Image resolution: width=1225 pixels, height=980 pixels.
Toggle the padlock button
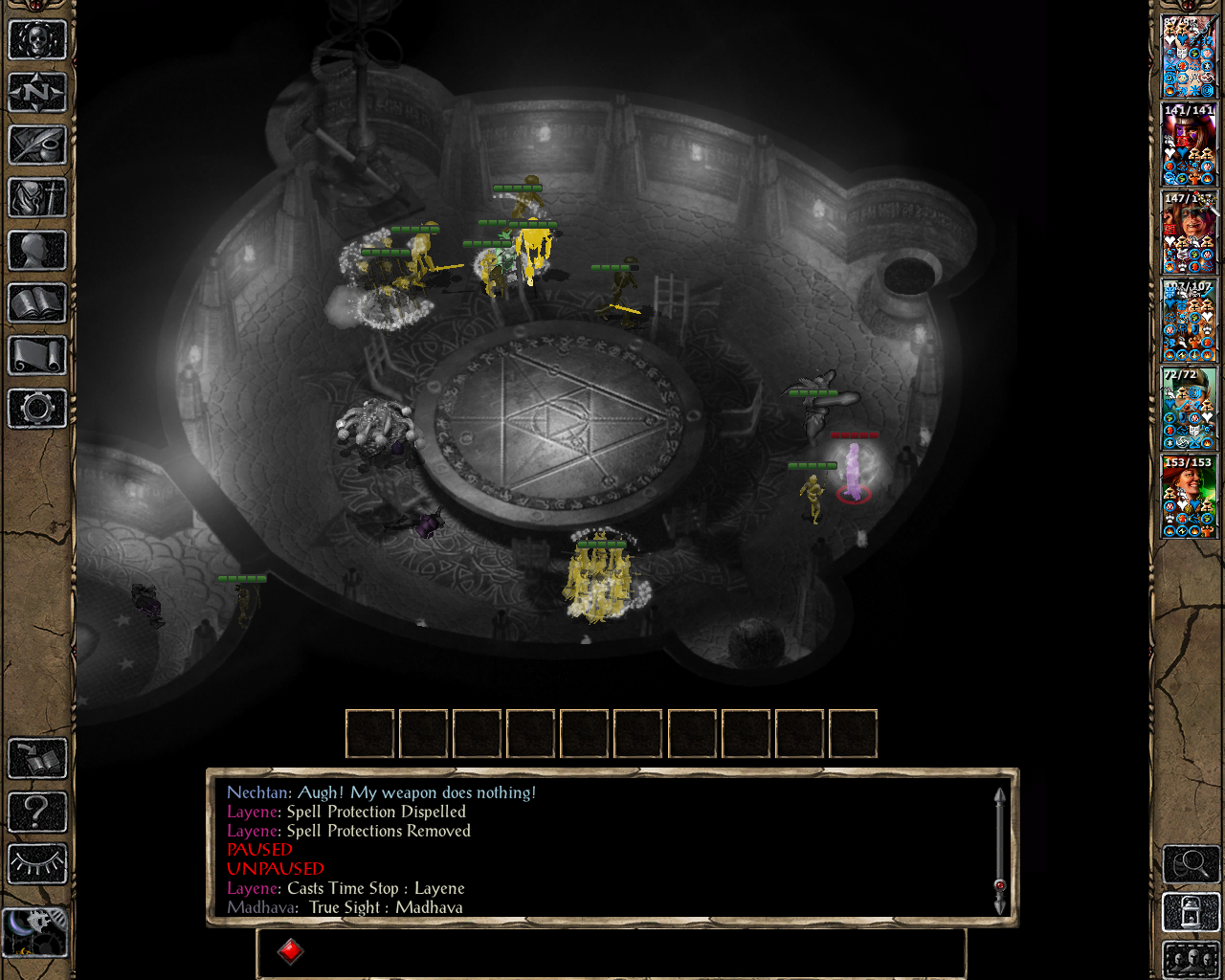[x=1190, y=912]
